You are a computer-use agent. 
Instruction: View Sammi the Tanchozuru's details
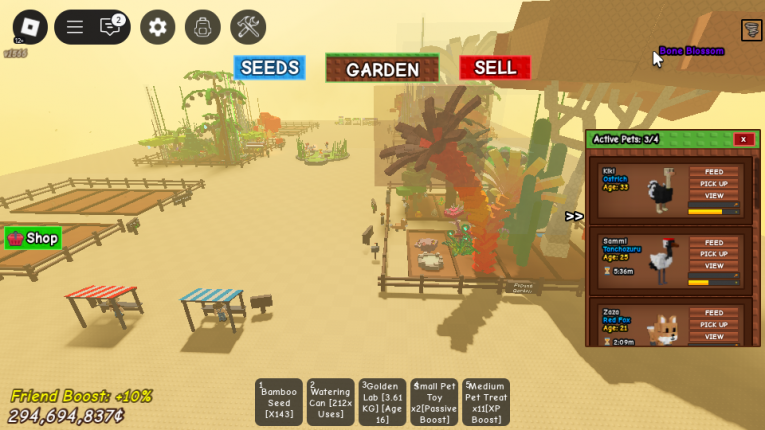[714, 266]
